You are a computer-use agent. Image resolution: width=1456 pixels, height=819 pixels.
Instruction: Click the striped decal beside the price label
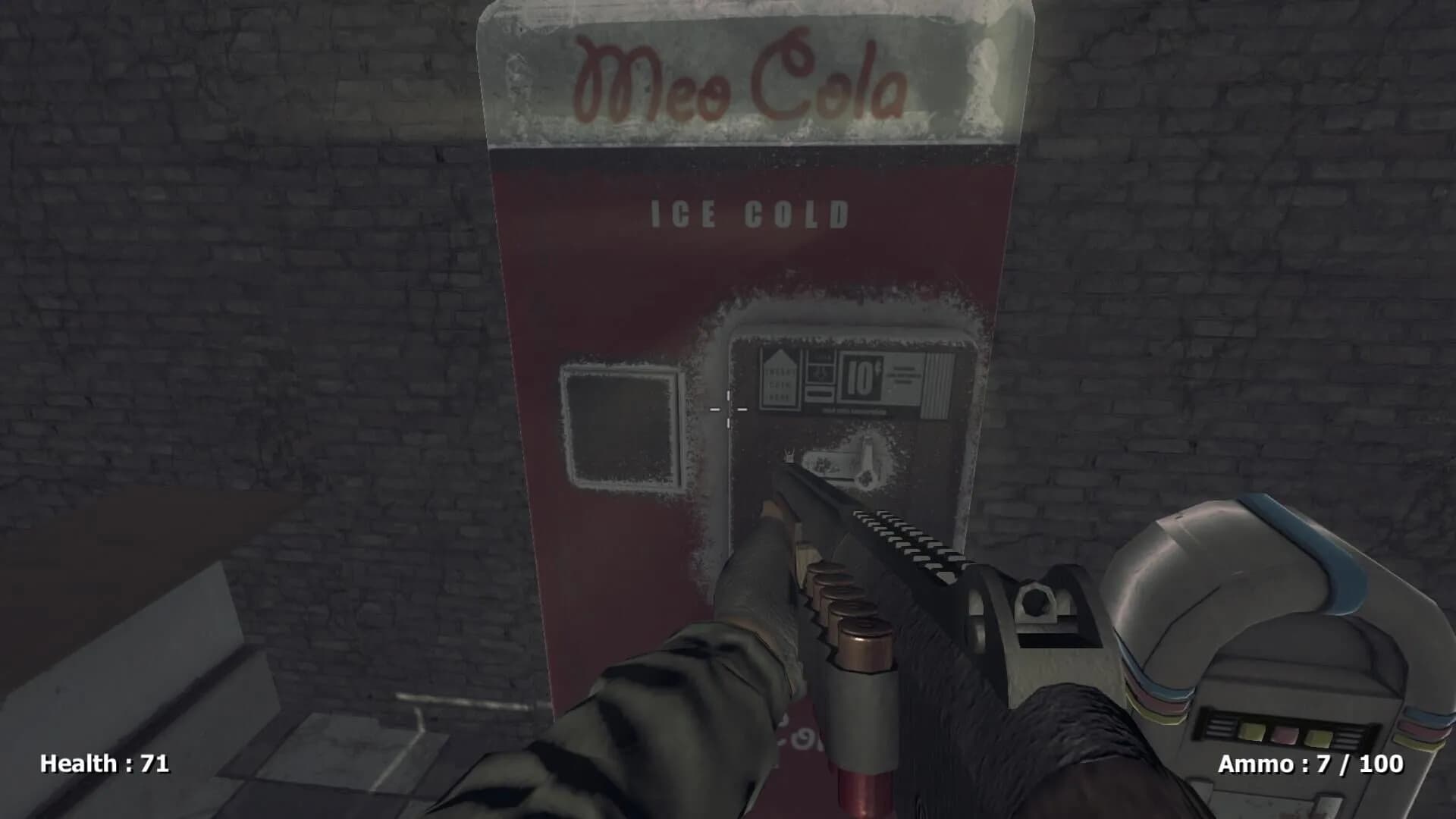pyautogui.click(x=938, y=383)
